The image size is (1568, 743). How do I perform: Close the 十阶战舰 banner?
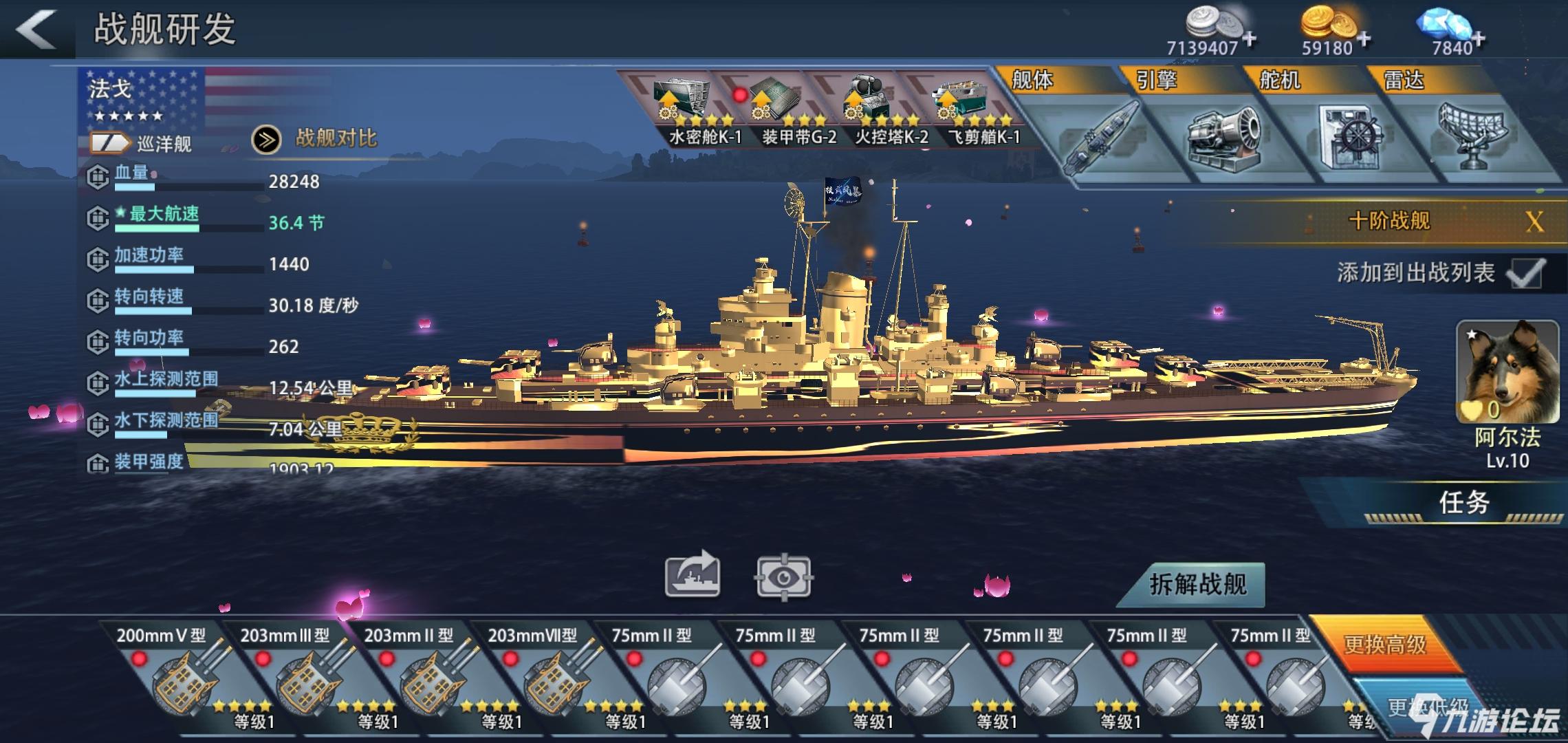(1534, 222)
